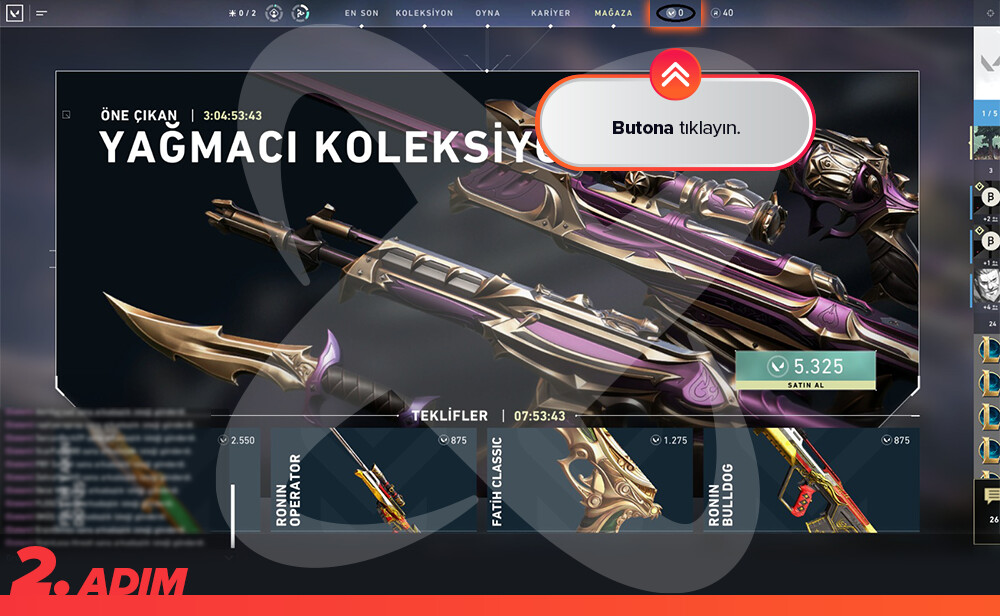
Task: Open the settings gear icon
Action: [990, 13]
